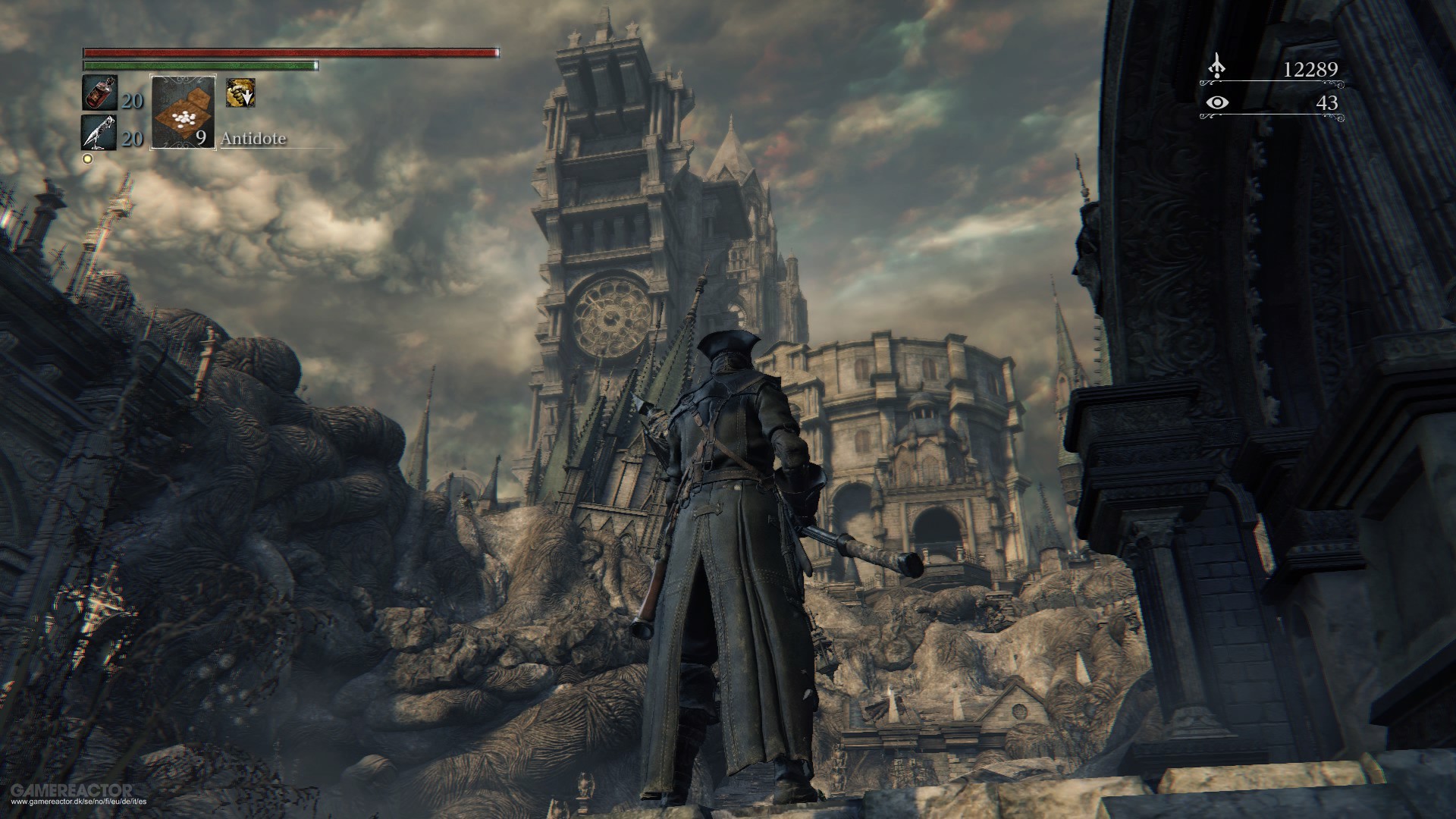This screenshot has width=1456, height=819.
Task: Click the golden hand with down arrow icon
Action: [240, 93]
